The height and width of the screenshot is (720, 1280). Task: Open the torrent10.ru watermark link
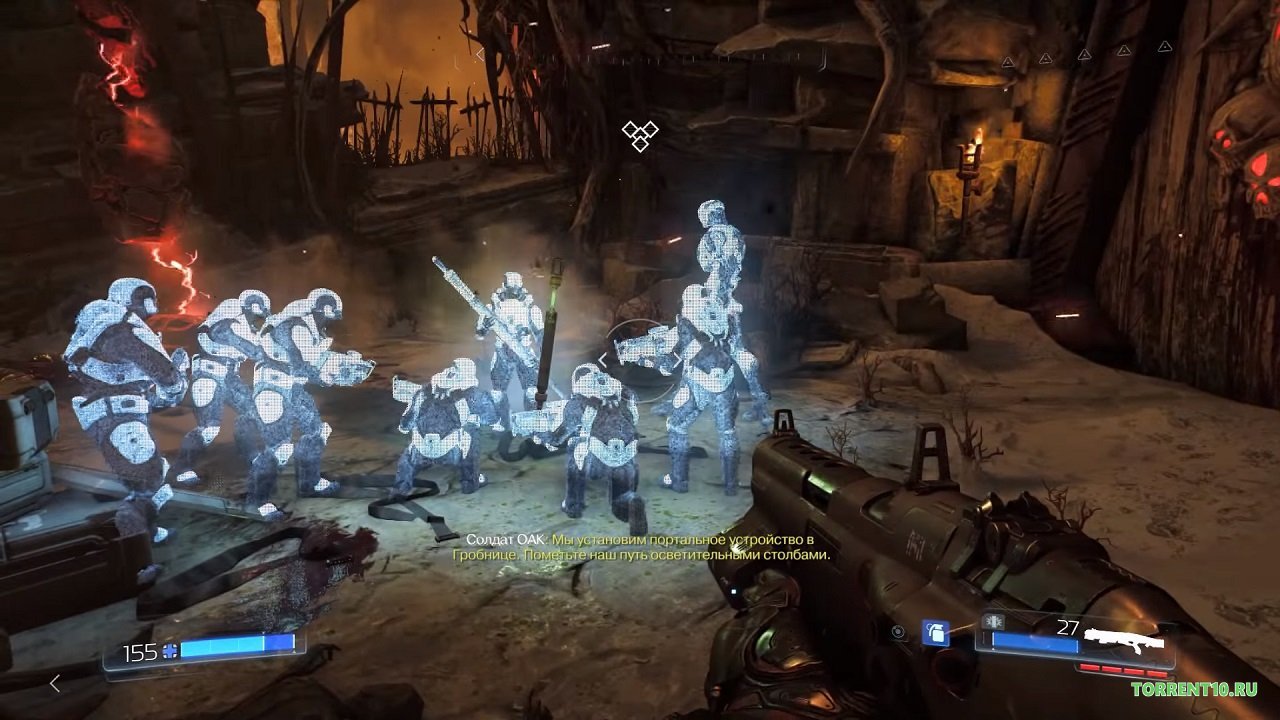coord(1194,689)
